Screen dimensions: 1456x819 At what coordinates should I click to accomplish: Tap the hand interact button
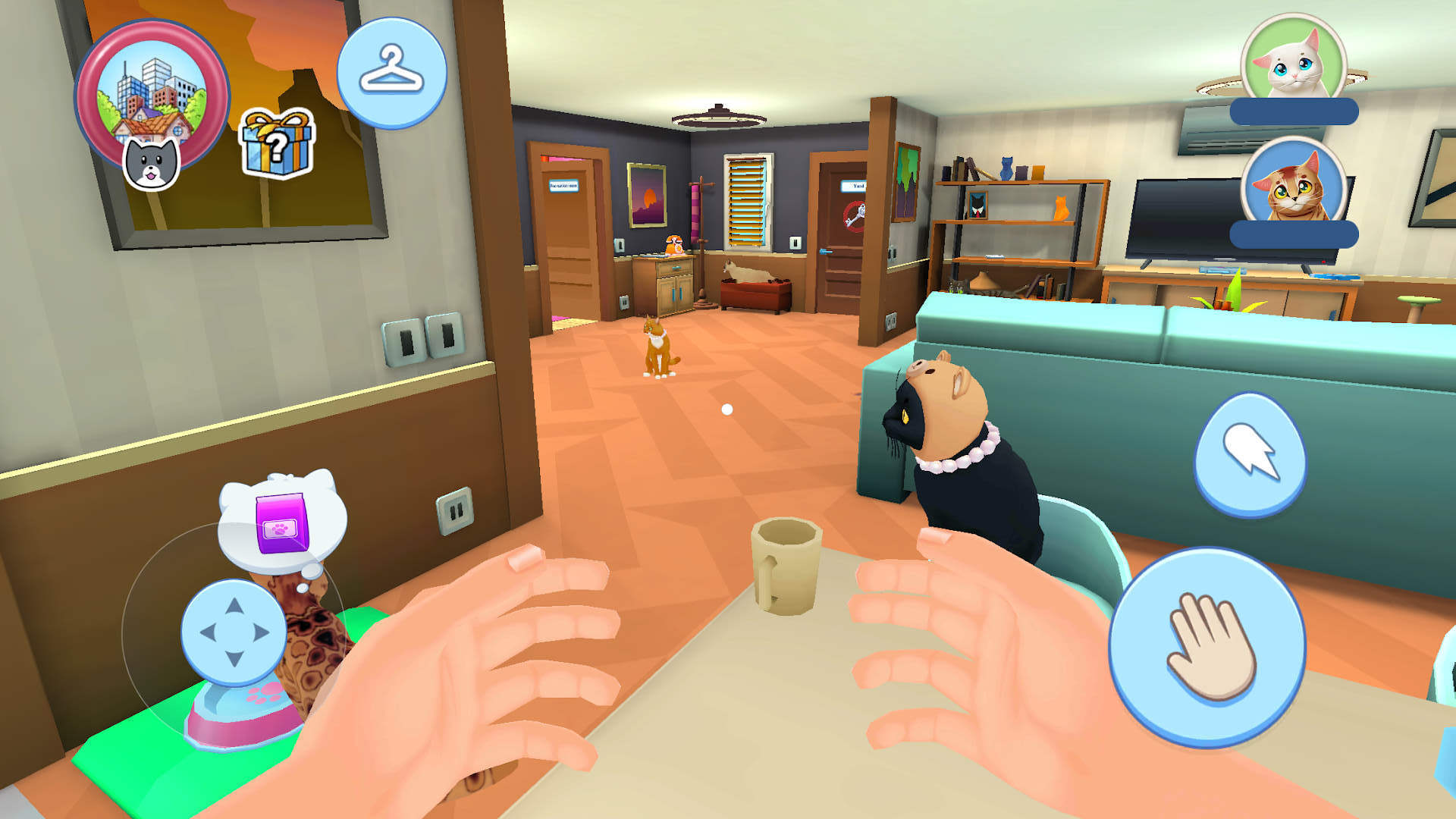pyautogui.click(x=1207, y=647)
